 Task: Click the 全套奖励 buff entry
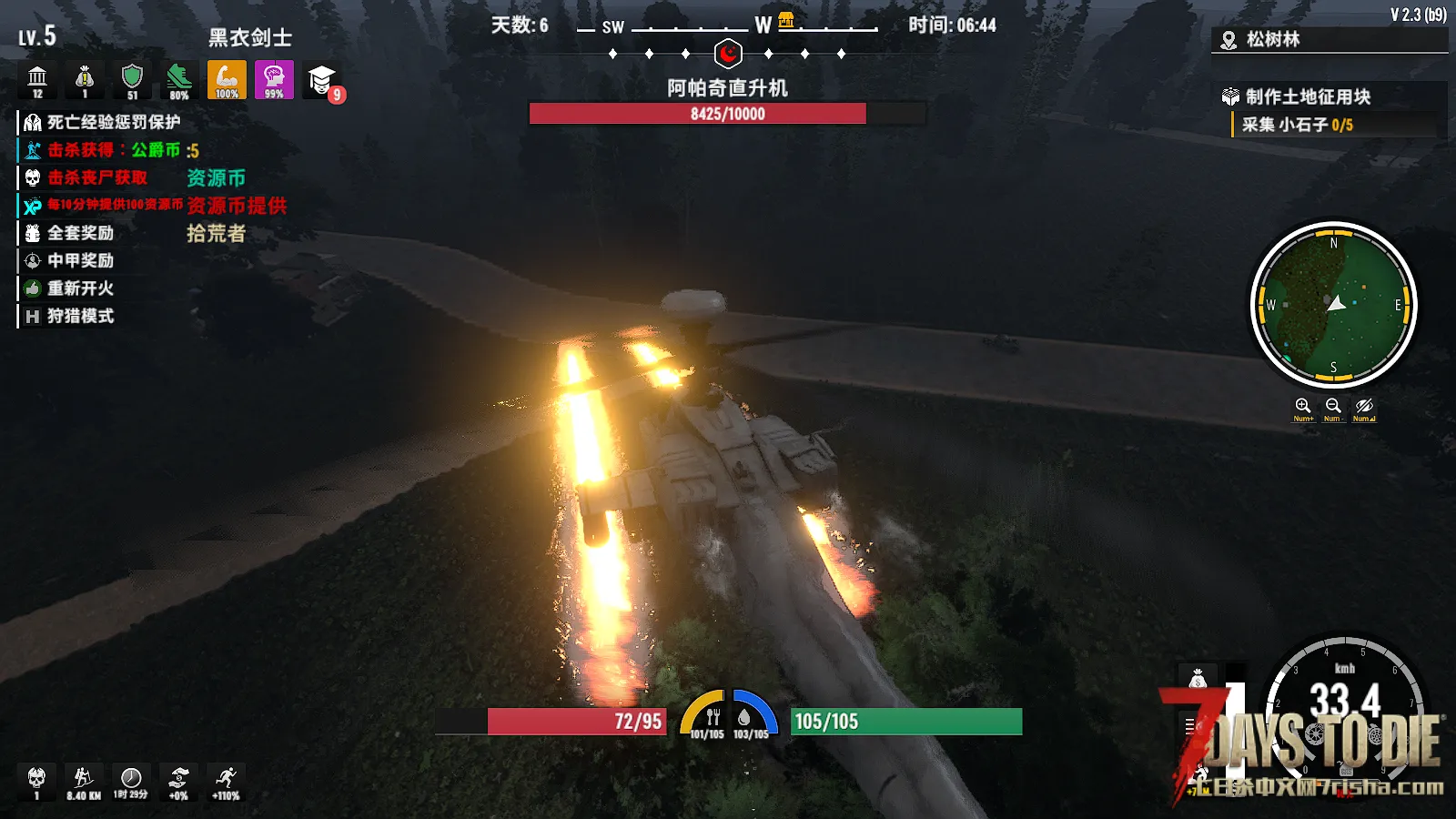(x=80, y=233)
